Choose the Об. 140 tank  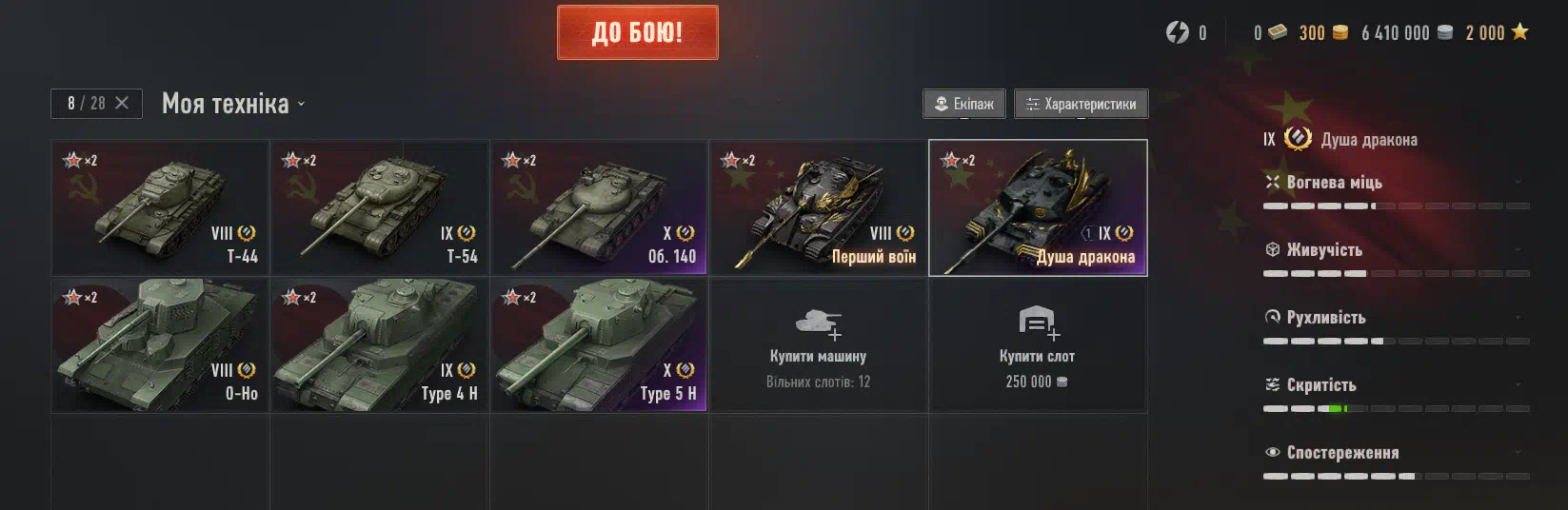pyautogui.click(x=598, y=207)
